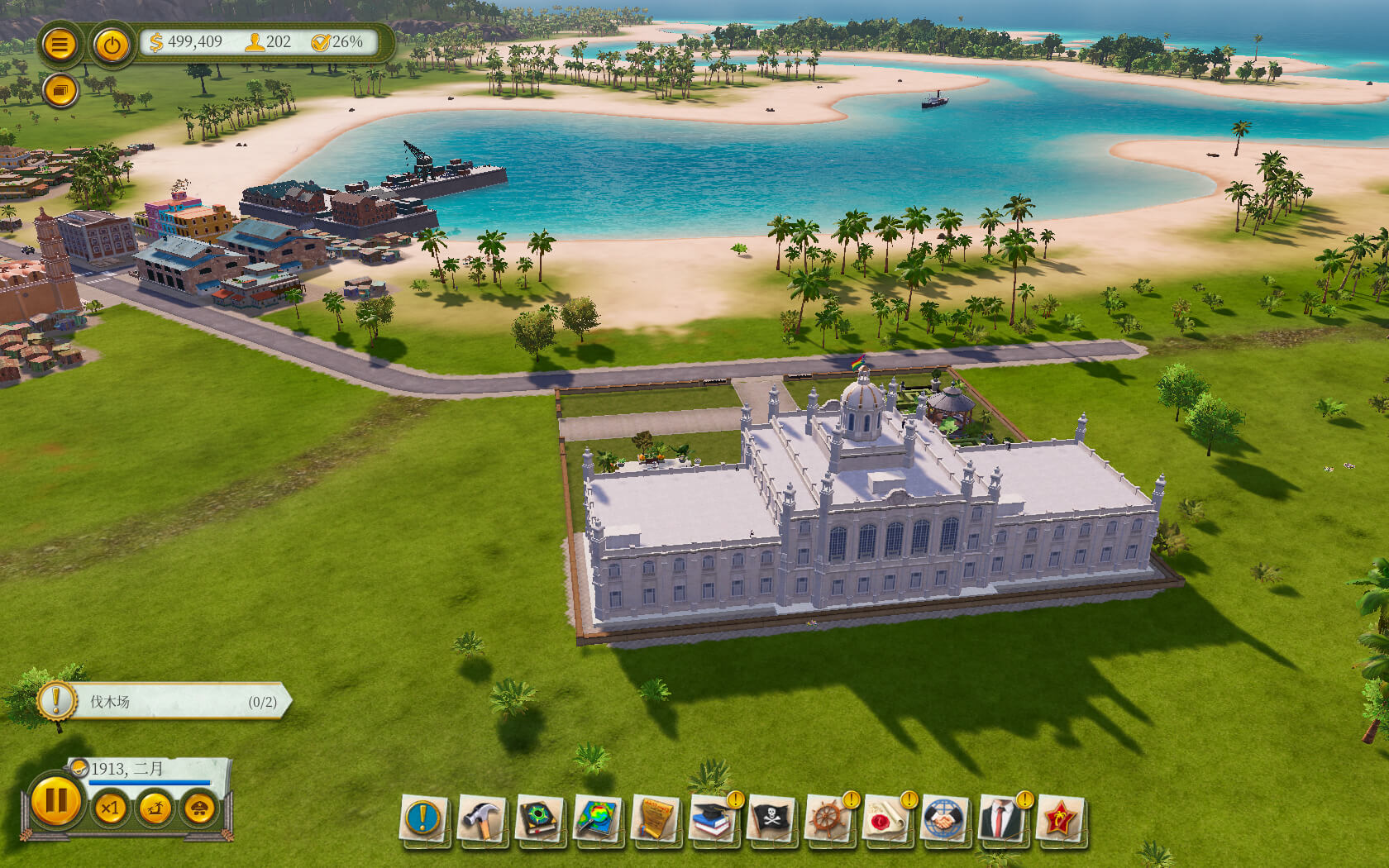Image resolution: width=1389 pixels, height=868 pixels.
Task: Open the handshake diplomacy icon
Action: click(945, 818)
